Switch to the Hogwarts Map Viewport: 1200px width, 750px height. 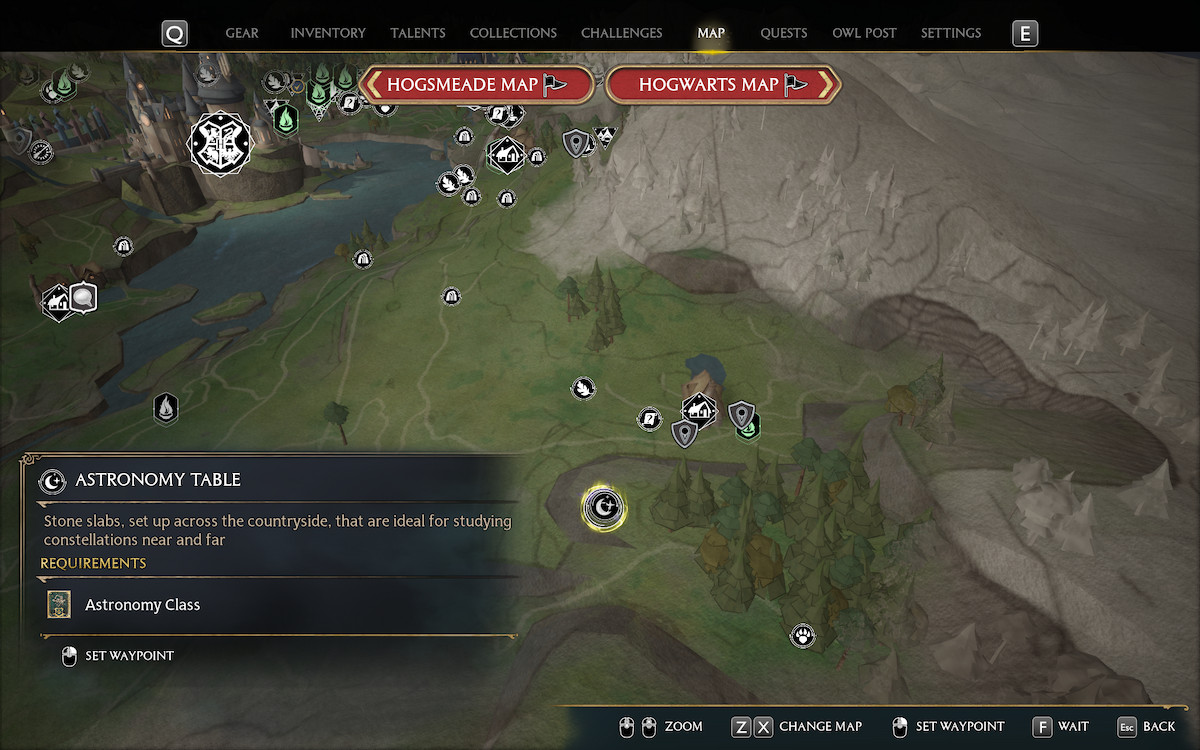click(722, 85)
